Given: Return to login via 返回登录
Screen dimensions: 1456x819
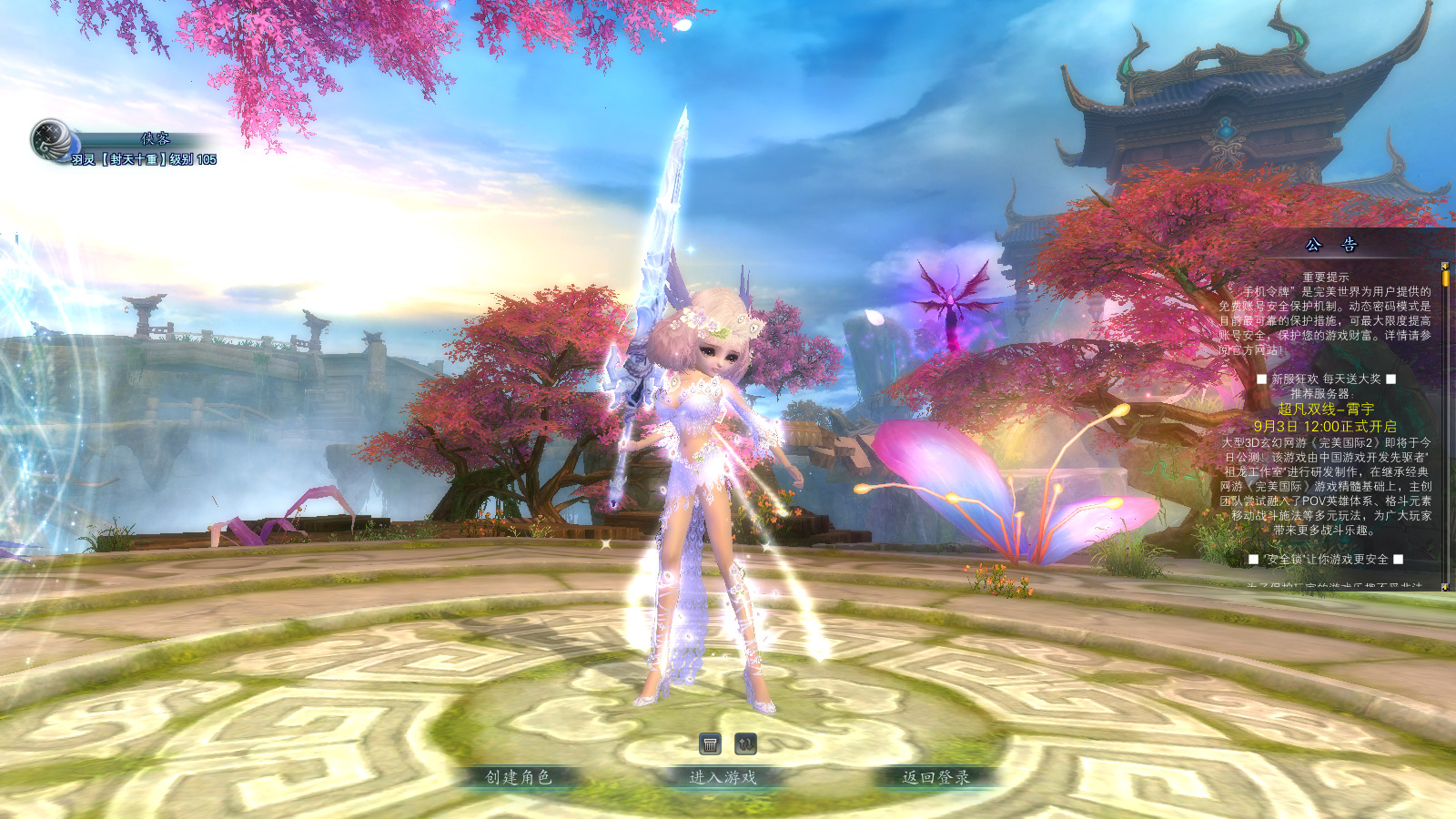Looking at the screenshot, I should pos(935,777).
